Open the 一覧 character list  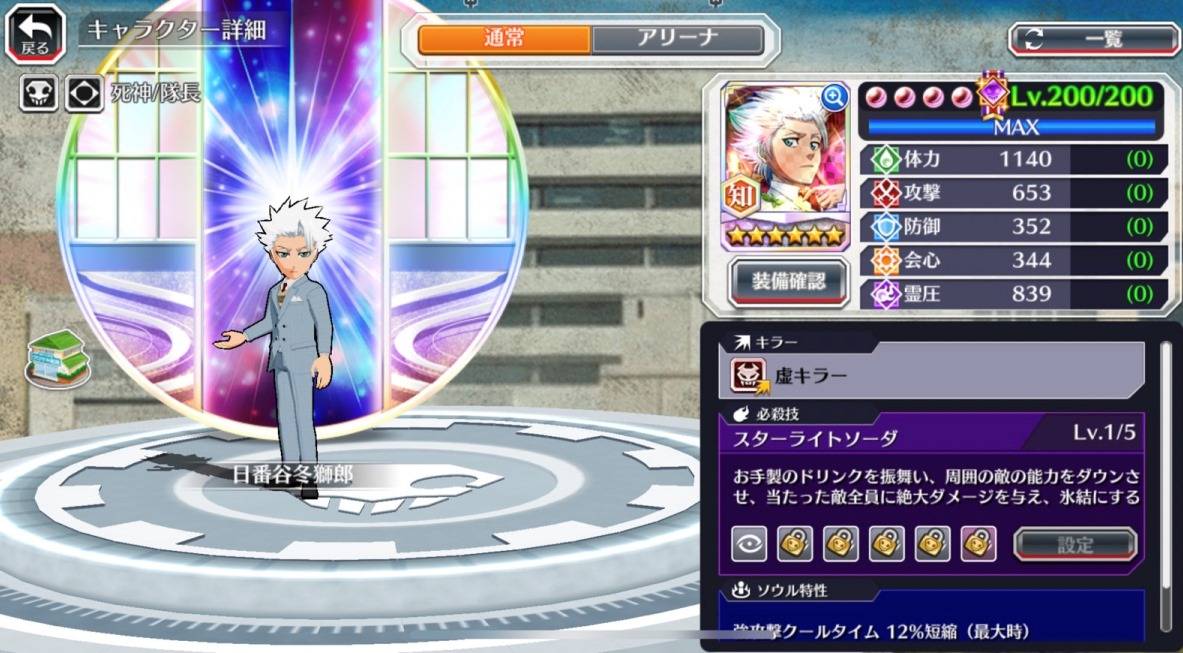(x=1094, y=39)
